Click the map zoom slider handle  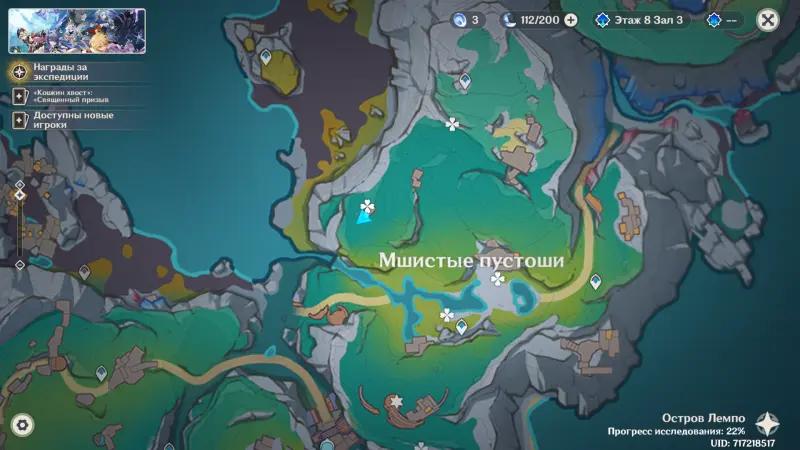click(19, 194)
